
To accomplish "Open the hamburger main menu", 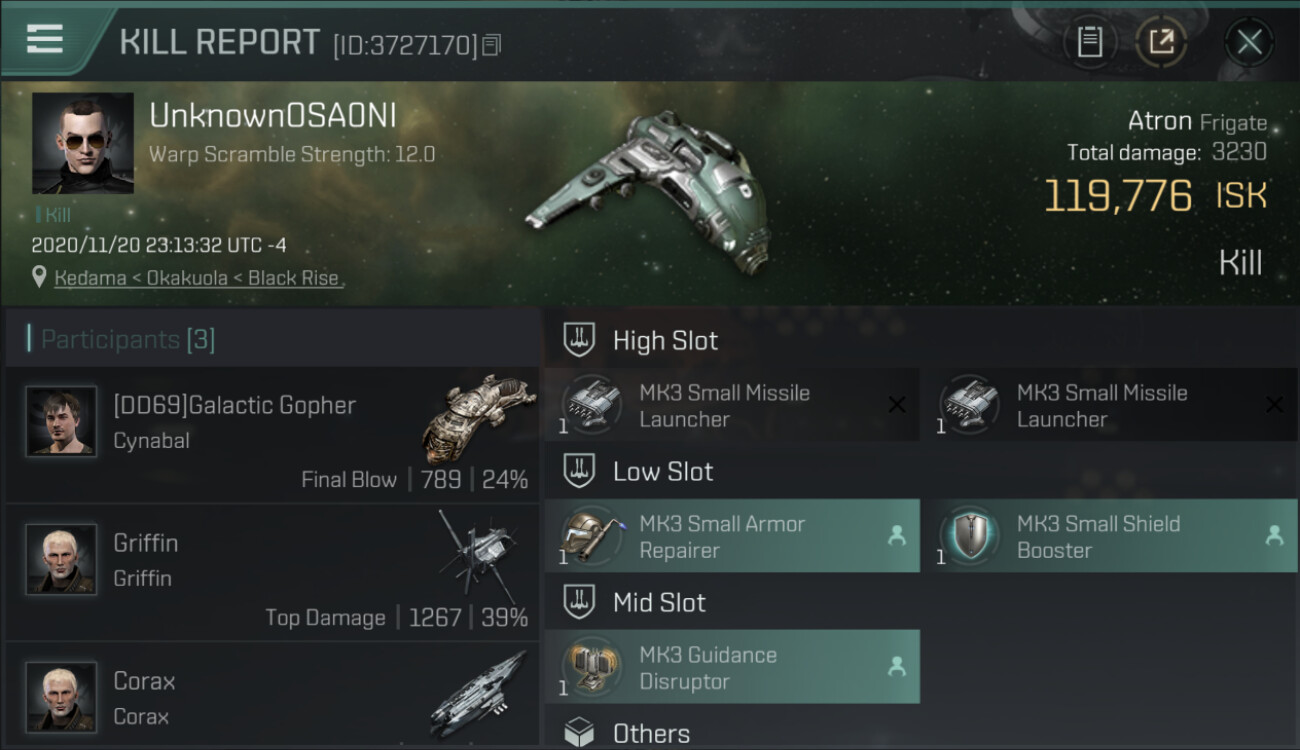I will [45, 40].
